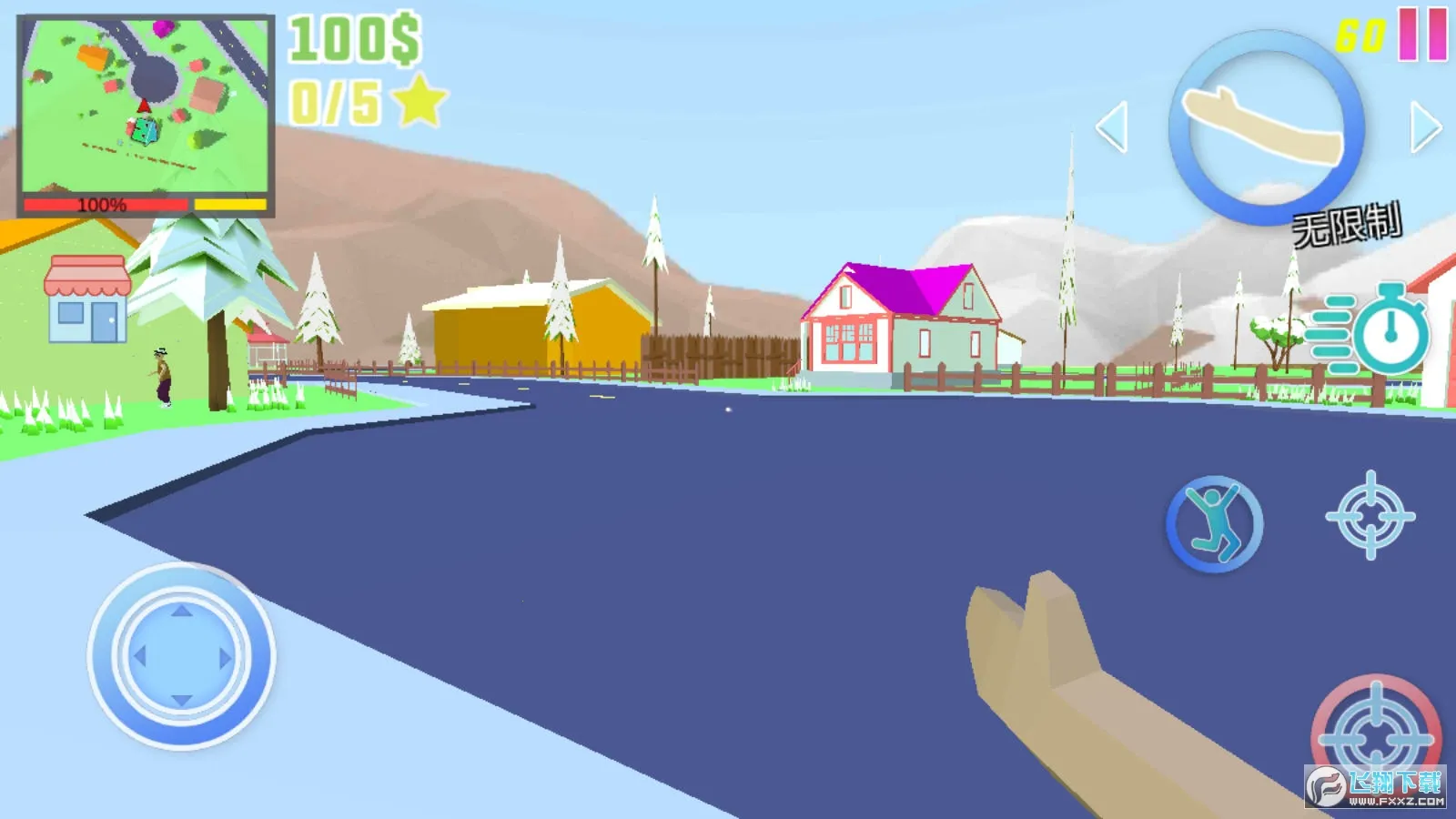The width and height of the screenshot is (1456, 819).
Task: Open the shop storefront icon
Action: click(x=87, y=298)
